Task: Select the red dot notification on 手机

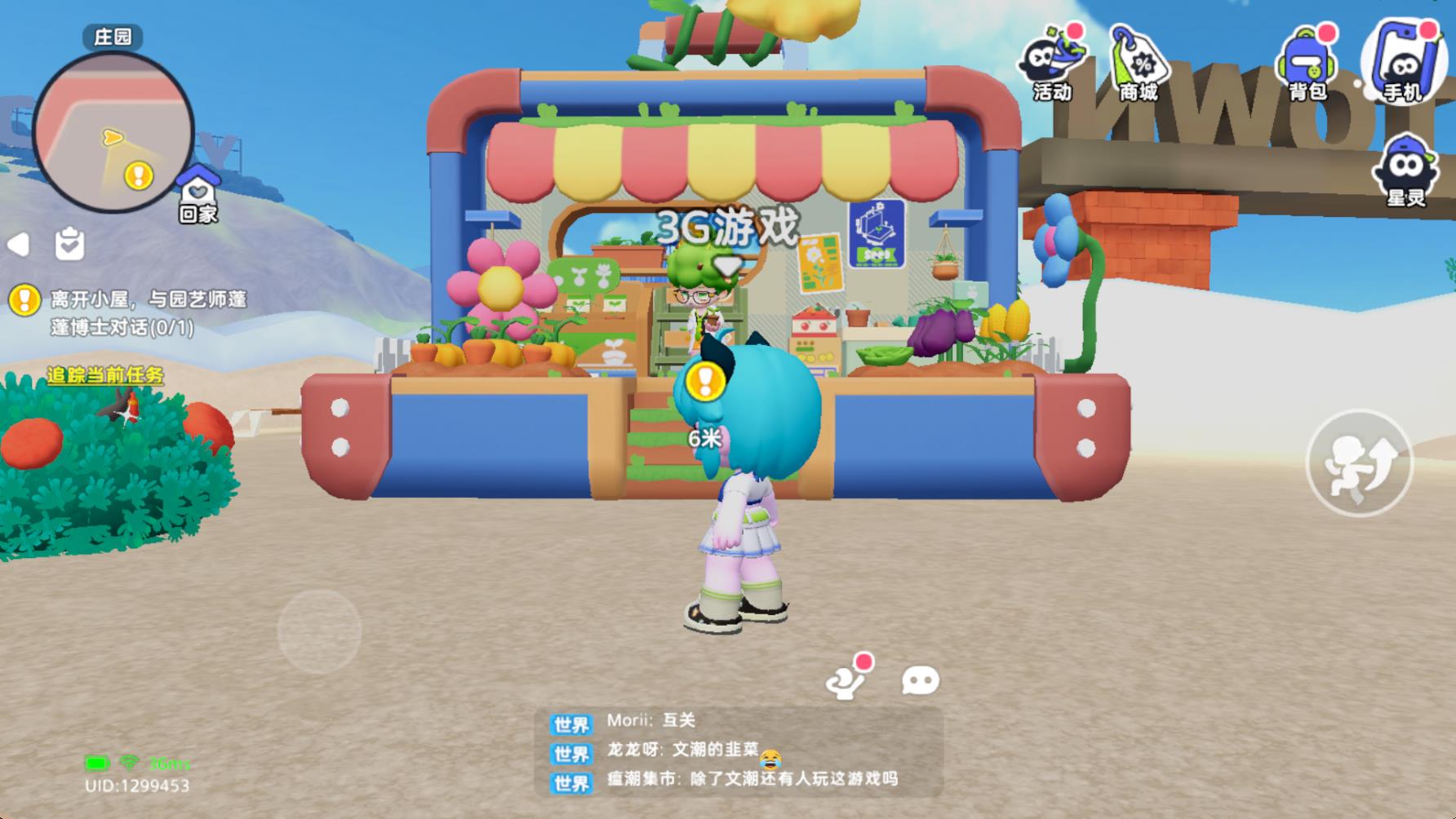Action: [x=1429, y=29]
